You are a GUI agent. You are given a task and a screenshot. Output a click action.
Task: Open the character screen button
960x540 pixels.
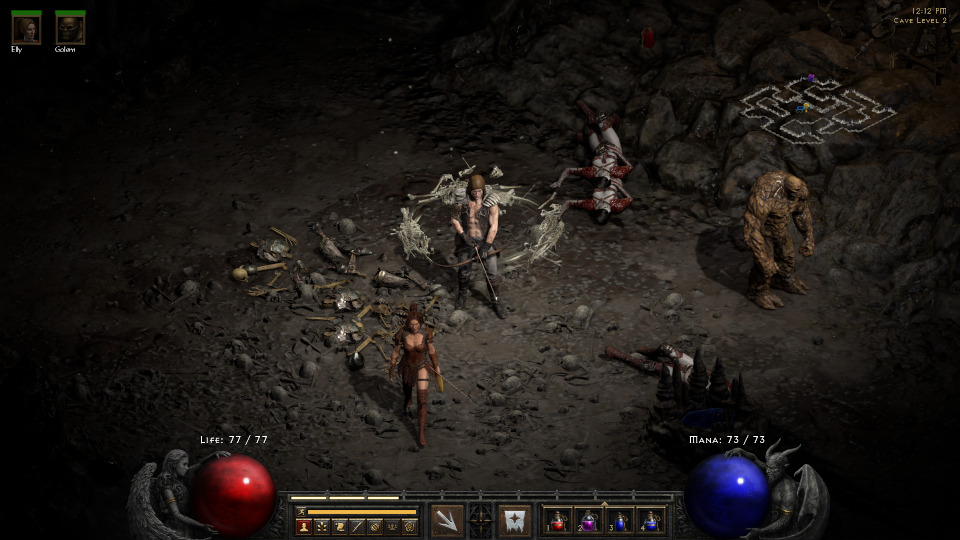tap(304, 526)
